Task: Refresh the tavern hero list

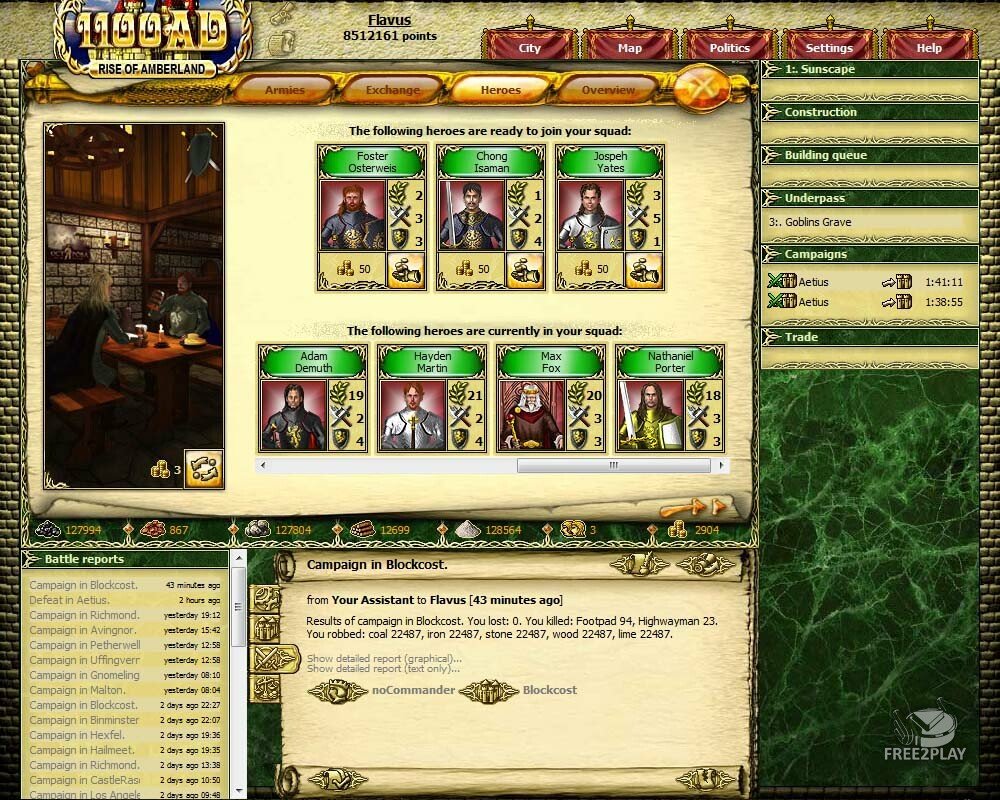Action: point(203,468)
